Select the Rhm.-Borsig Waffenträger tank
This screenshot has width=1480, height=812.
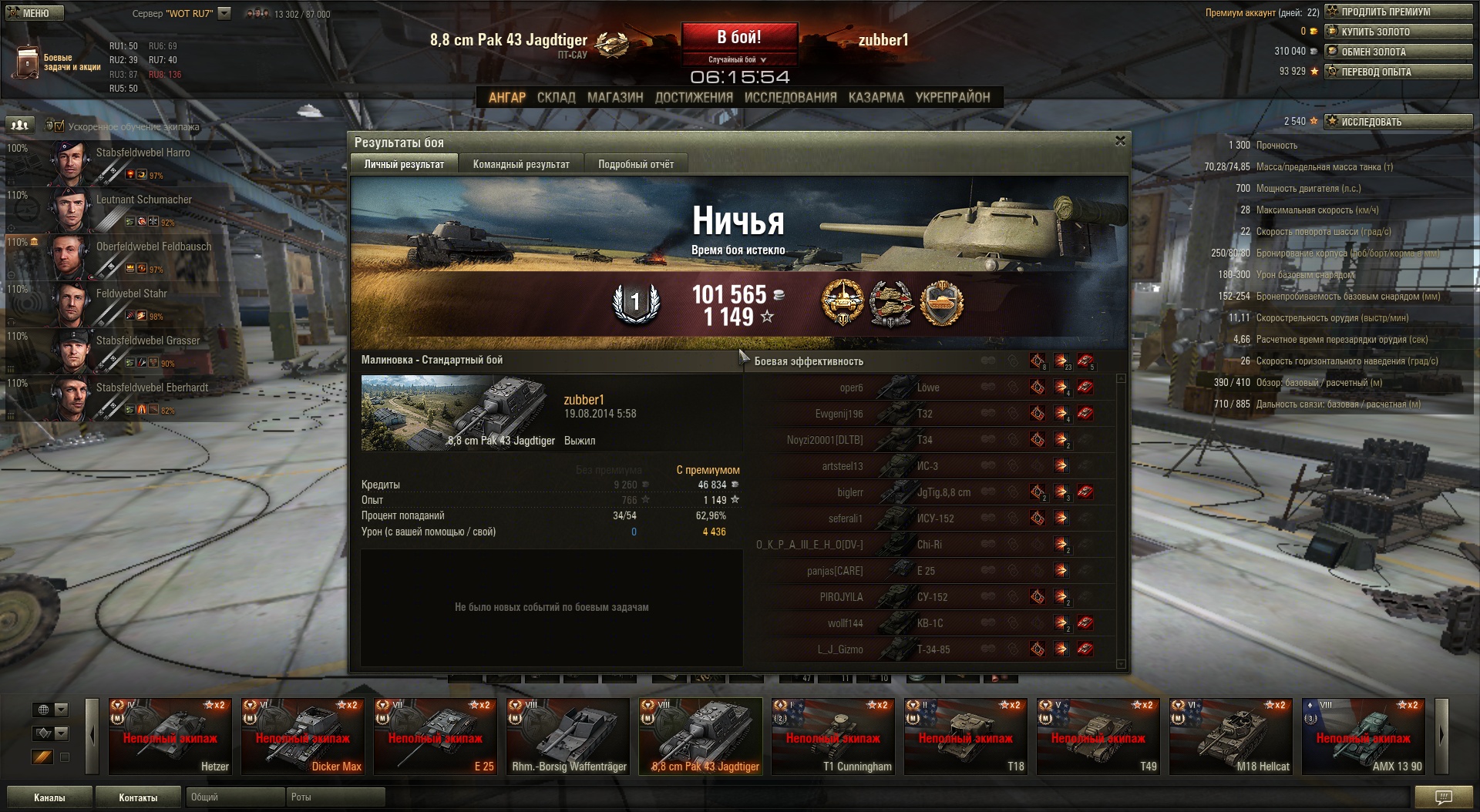tap(568, 736)
